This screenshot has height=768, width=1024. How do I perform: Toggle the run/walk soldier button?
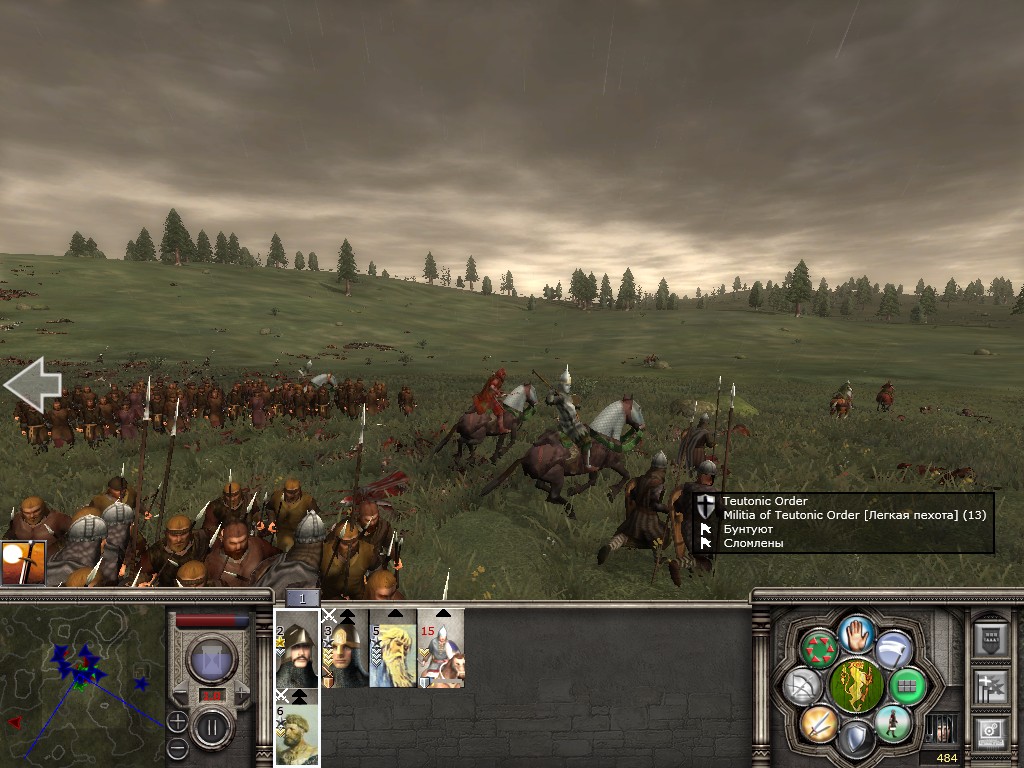(892, 724)
